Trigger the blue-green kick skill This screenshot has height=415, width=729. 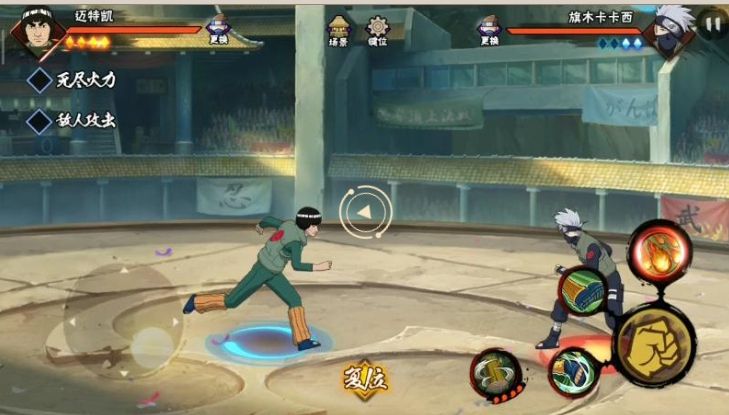click(x=573, y=372)
